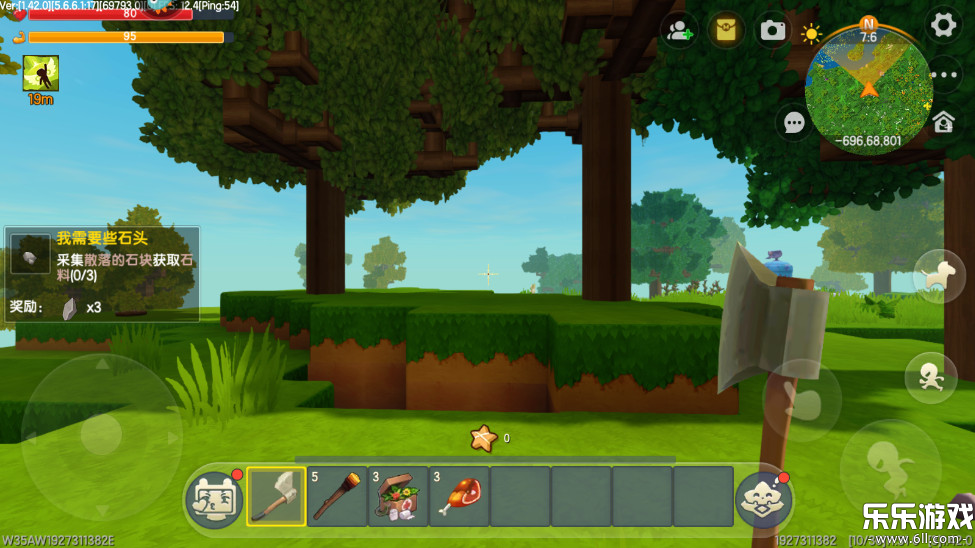Tap the large jump button
This screenshot has height=548, width=975.
pos(888,466)
